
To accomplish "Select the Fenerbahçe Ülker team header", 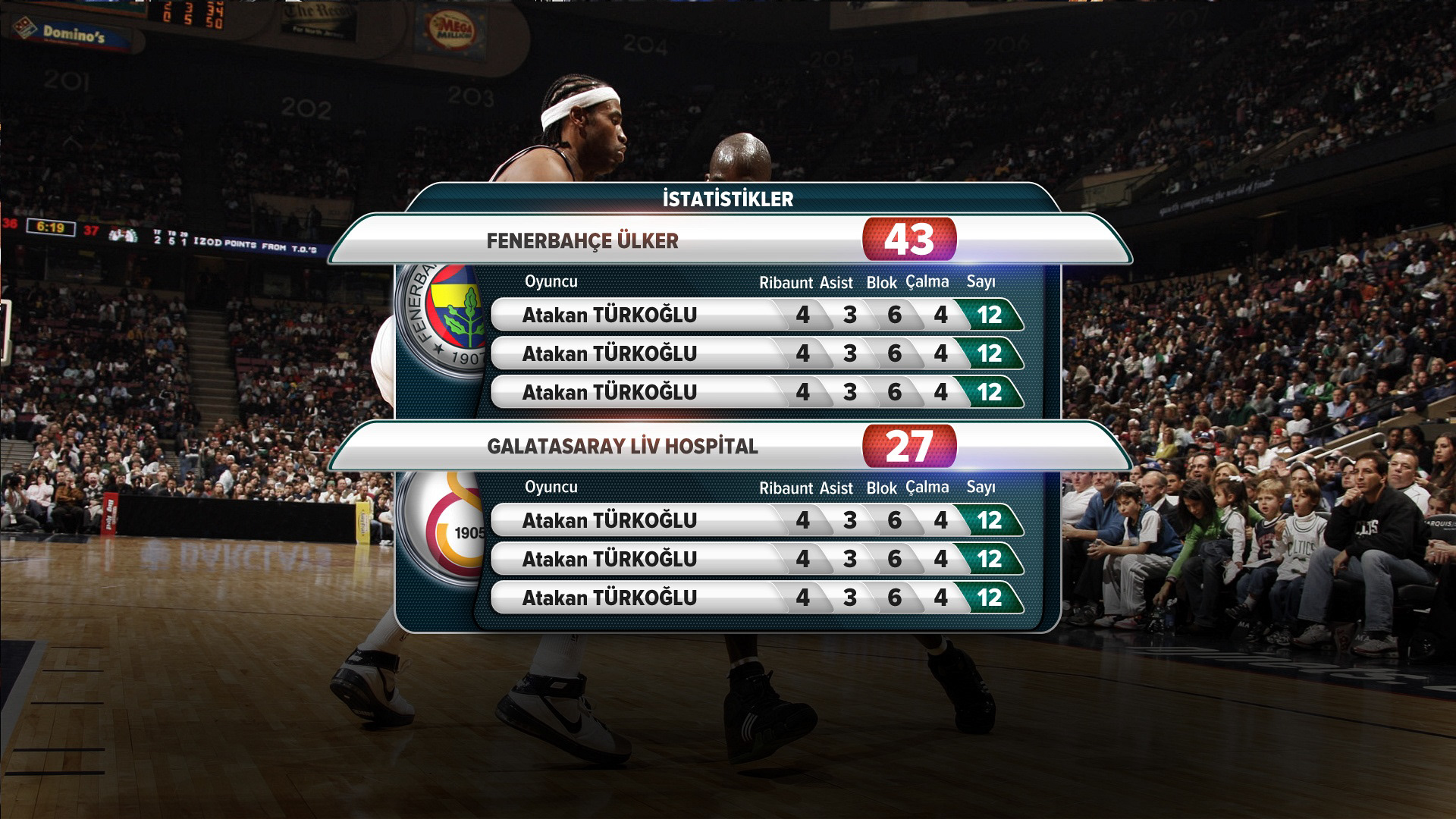I will pyautogui.click(x=582, y=241).
